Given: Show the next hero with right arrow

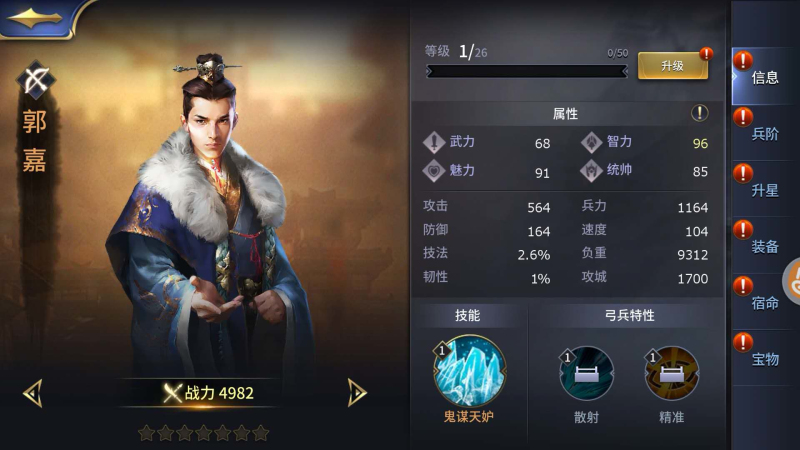Looking at the screenshot, I should pos(356,393).
